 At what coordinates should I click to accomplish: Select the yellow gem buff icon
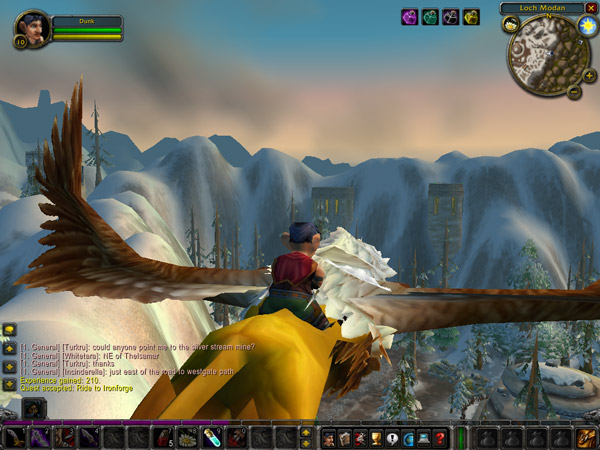tap(471, 17)
